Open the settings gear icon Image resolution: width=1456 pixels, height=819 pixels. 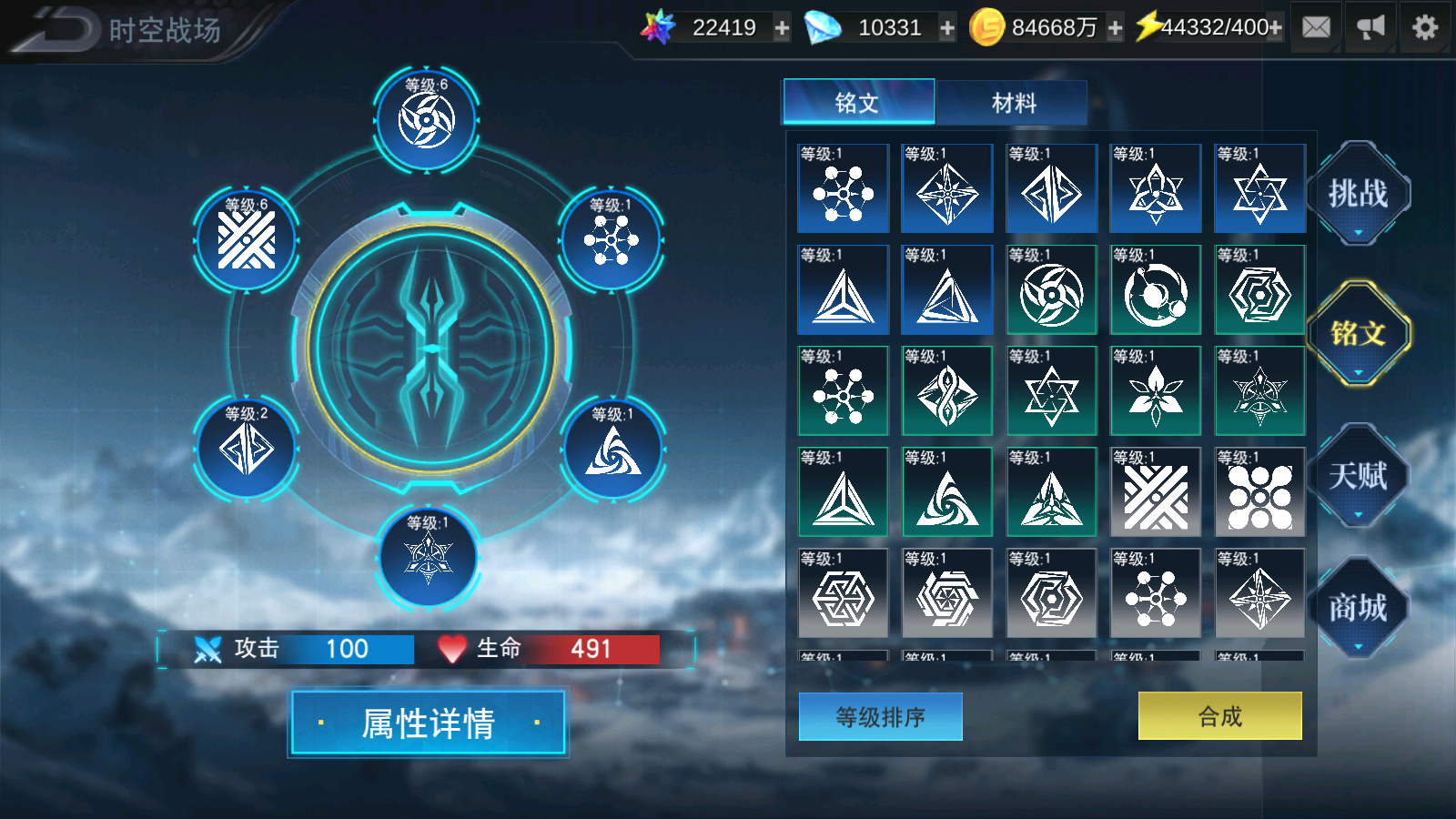pyautogui.click(x=1425, y=26)
